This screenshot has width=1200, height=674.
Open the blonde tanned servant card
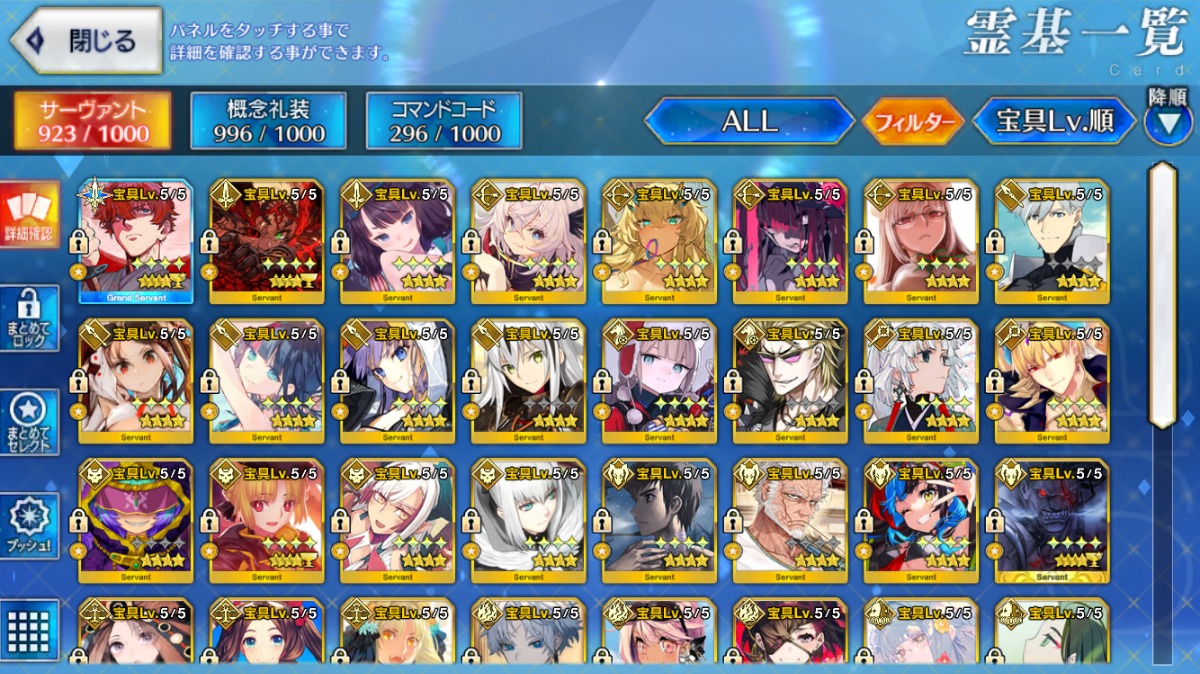point(659,242)
